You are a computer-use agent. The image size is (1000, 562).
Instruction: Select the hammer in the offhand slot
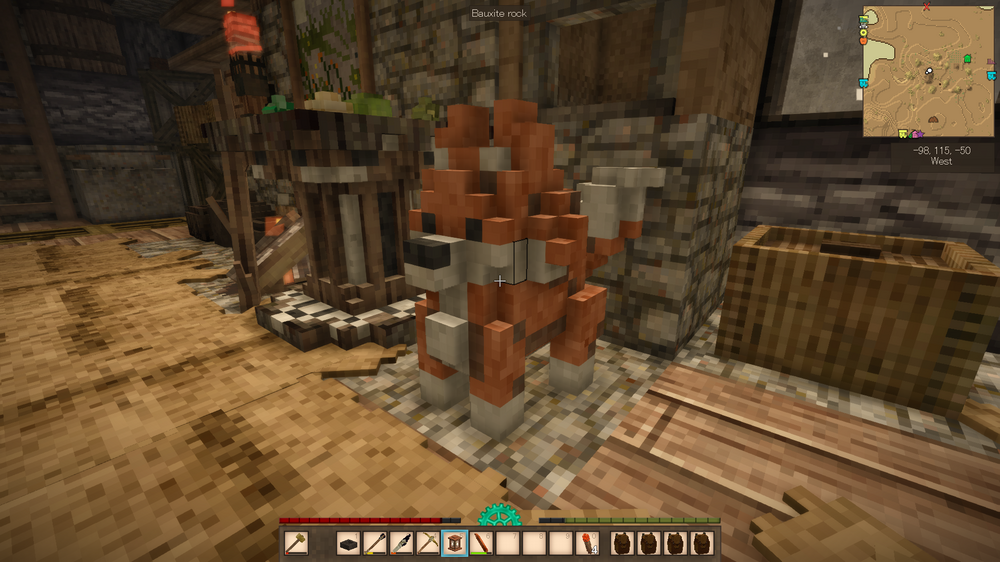coord(296,543)
